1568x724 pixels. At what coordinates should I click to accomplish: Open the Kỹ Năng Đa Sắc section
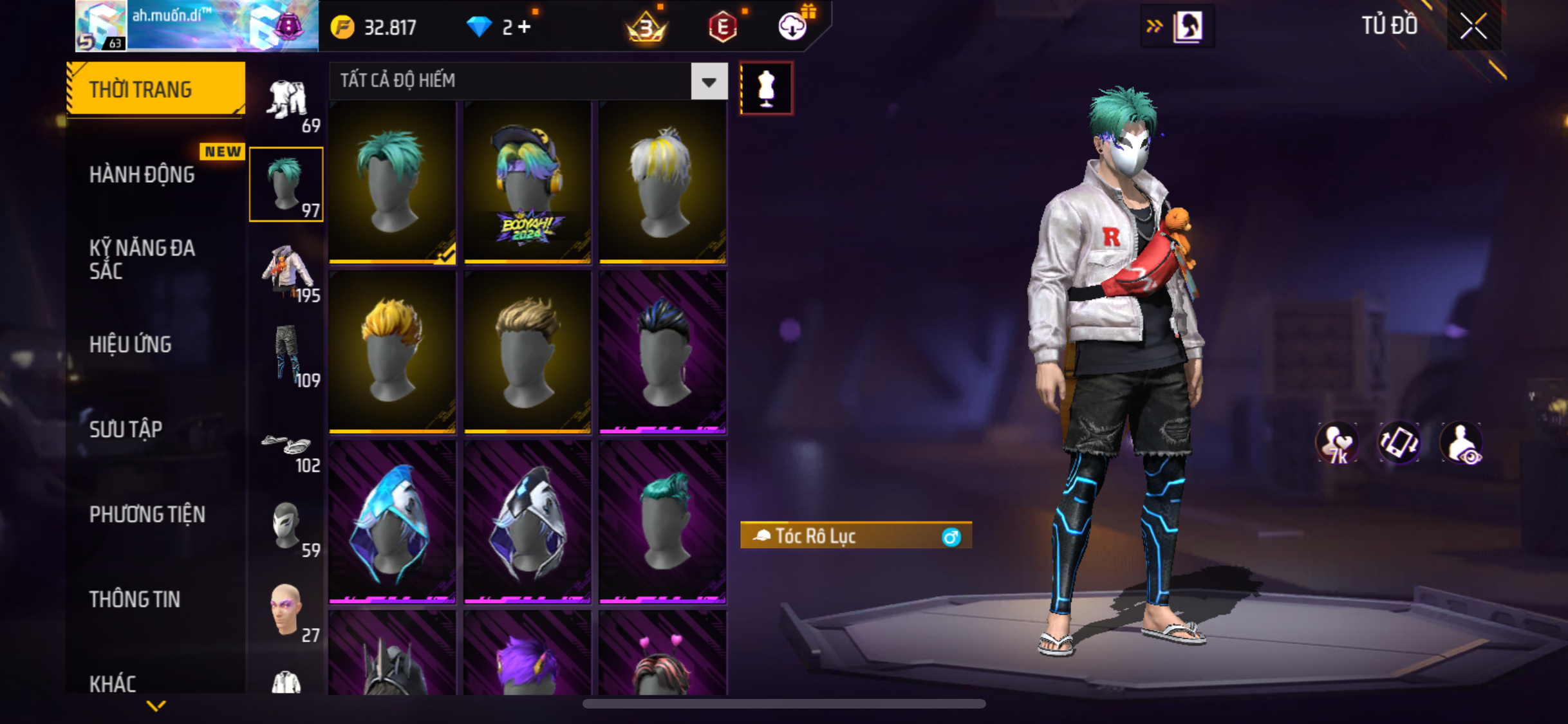tap(142, 259)
